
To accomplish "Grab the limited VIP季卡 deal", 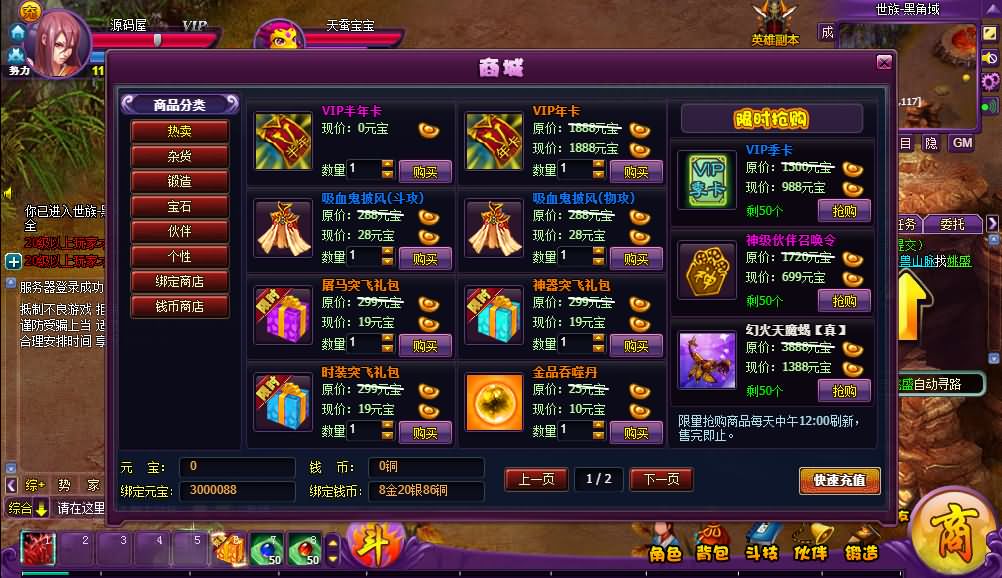I will (844, 211).
